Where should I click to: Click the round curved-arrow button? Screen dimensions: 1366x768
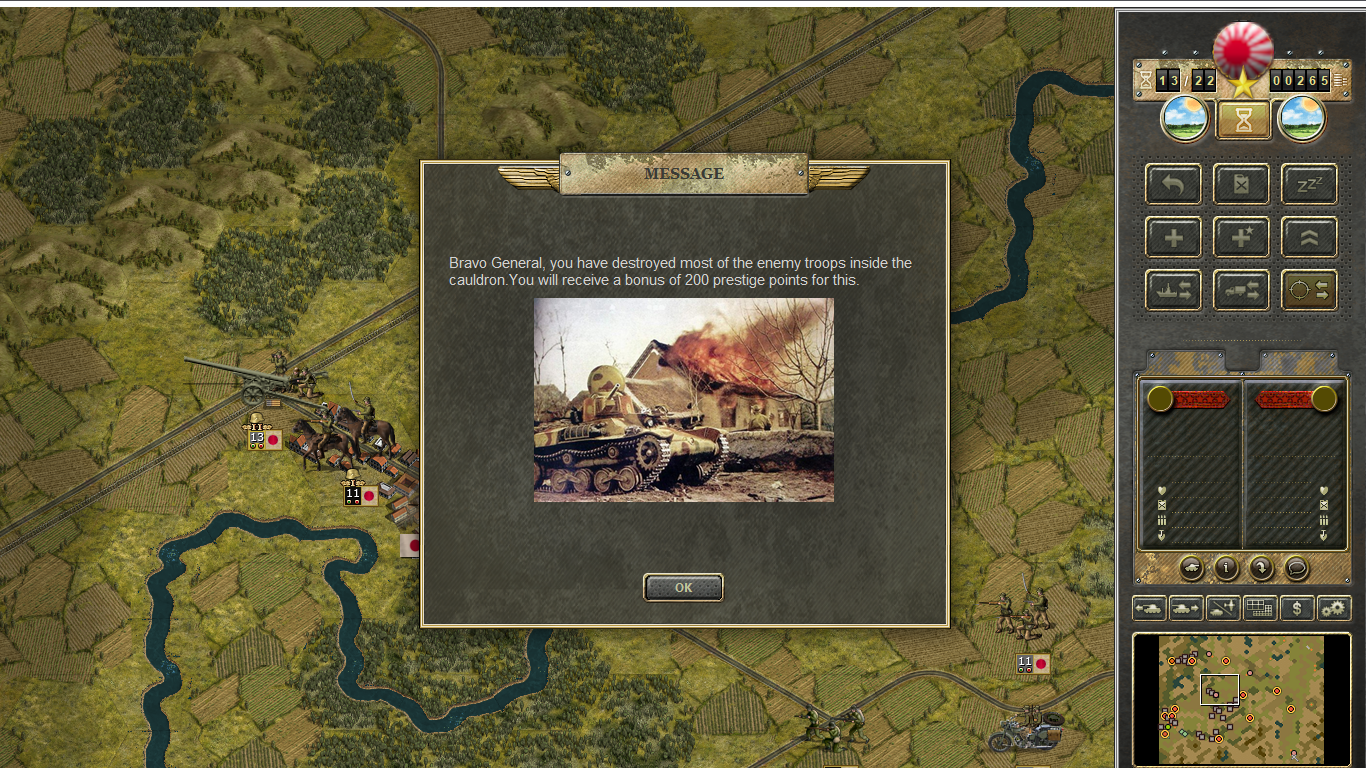point(1261,568)
